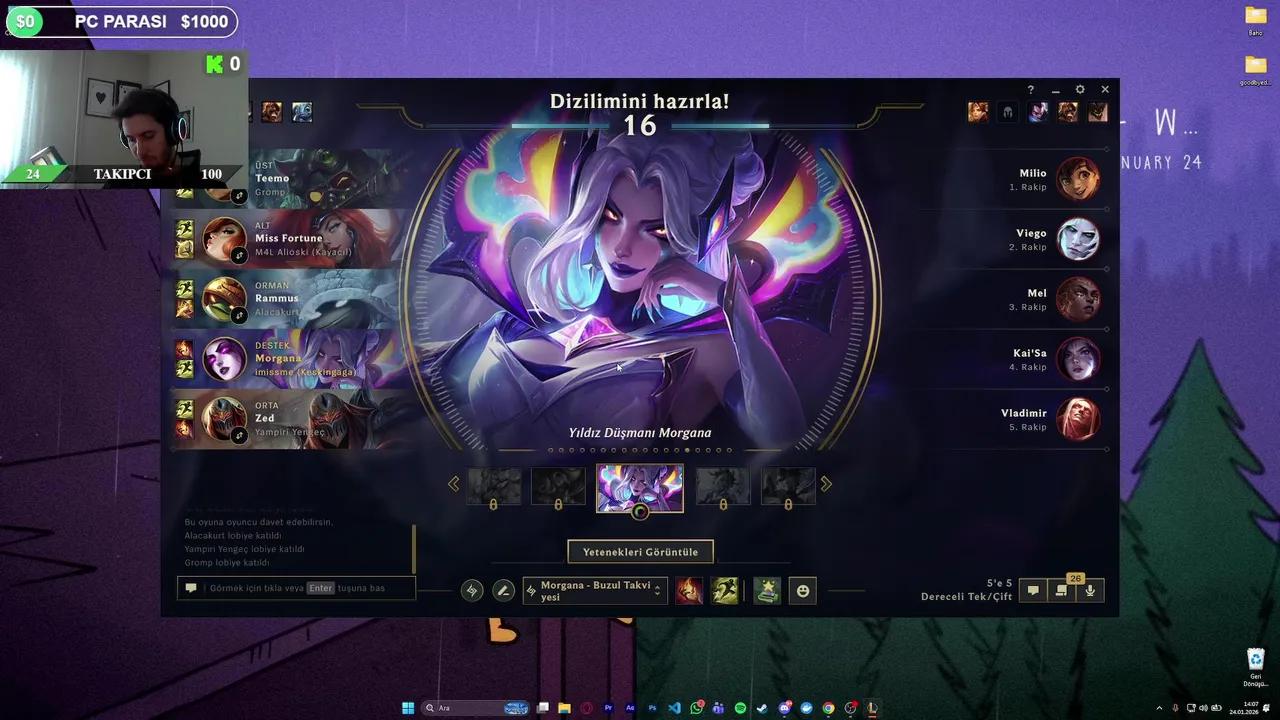Image resolution: width=1280 pixels, height=720 pixels.
Task: Mute the voice chat microphone
Action: pyautogui.click(x=1090, y=590)
